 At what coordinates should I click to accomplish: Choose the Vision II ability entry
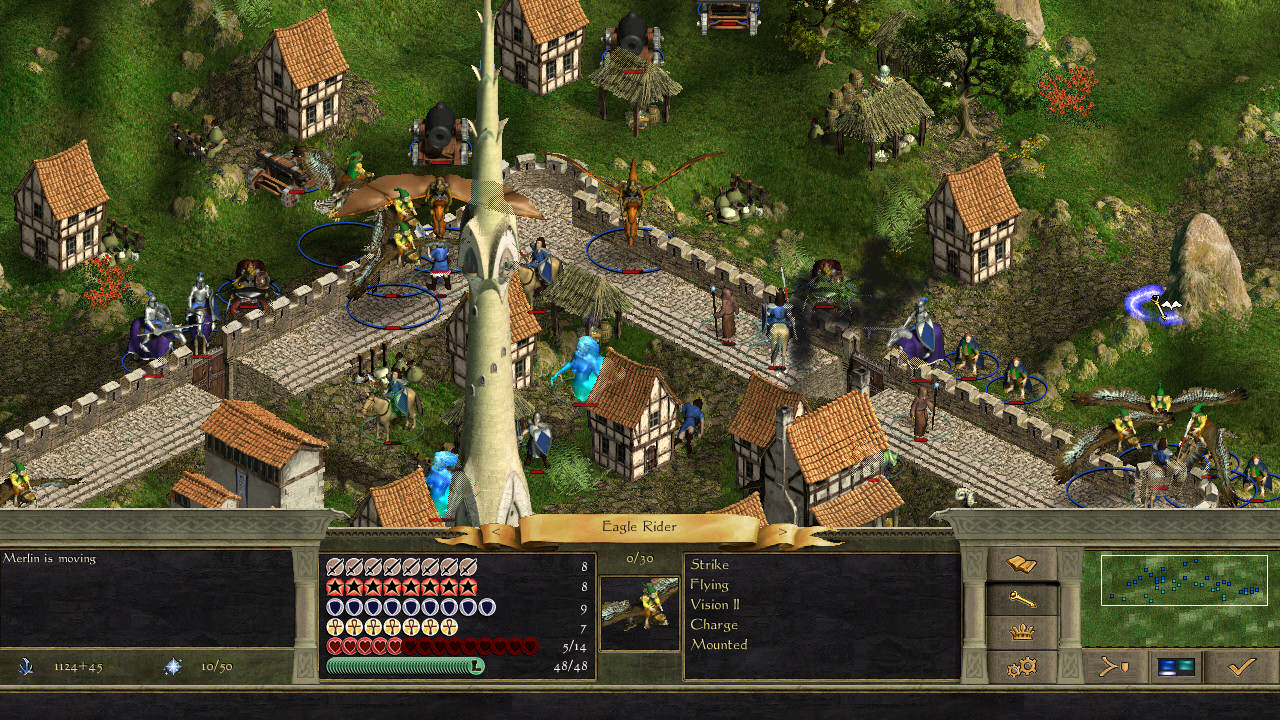pyautogui.click(x=715, y=605)
